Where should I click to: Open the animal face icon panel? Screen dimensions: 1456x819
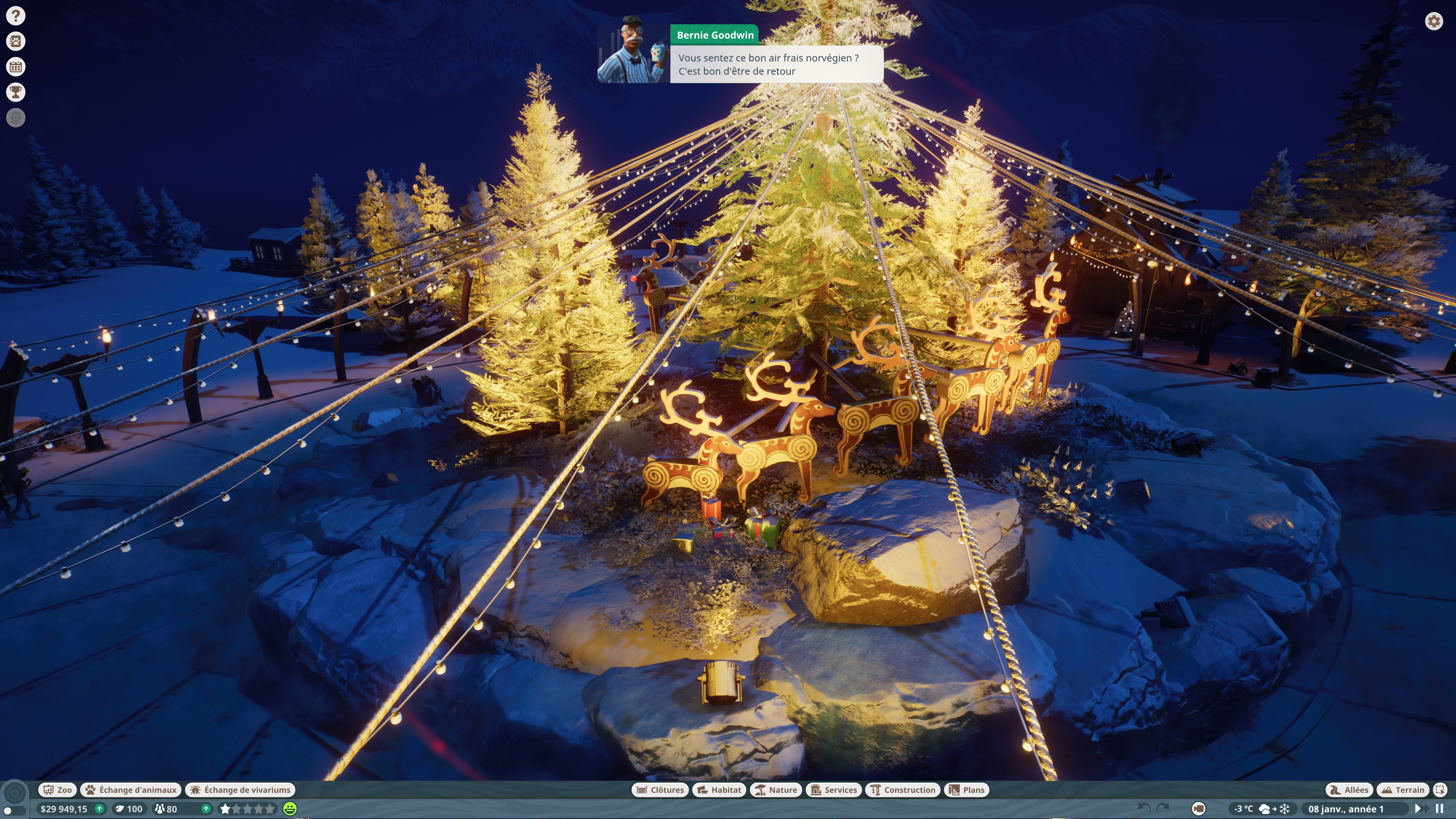point(16,41)
